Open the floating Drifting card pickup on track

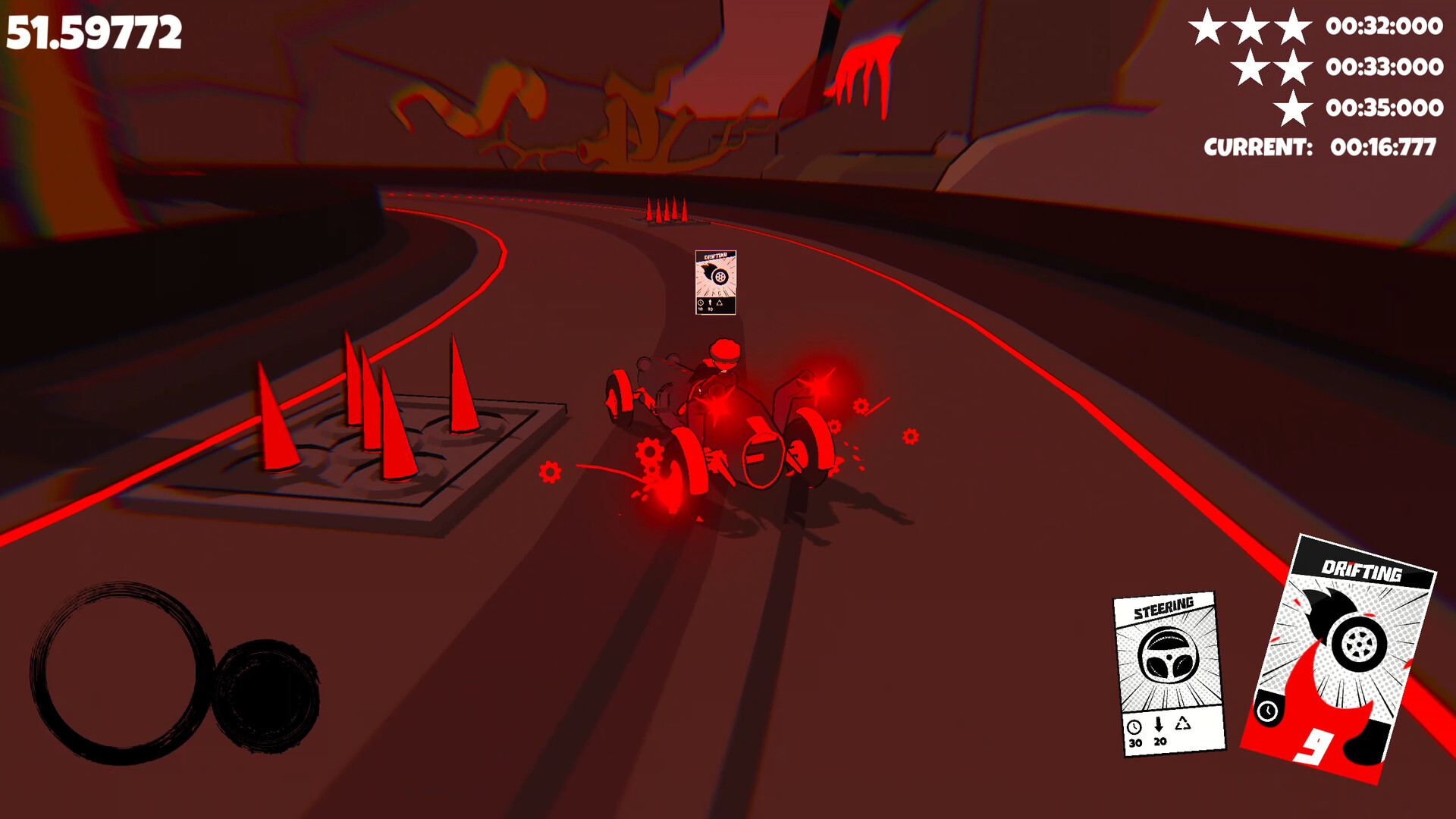pos(714,282)
